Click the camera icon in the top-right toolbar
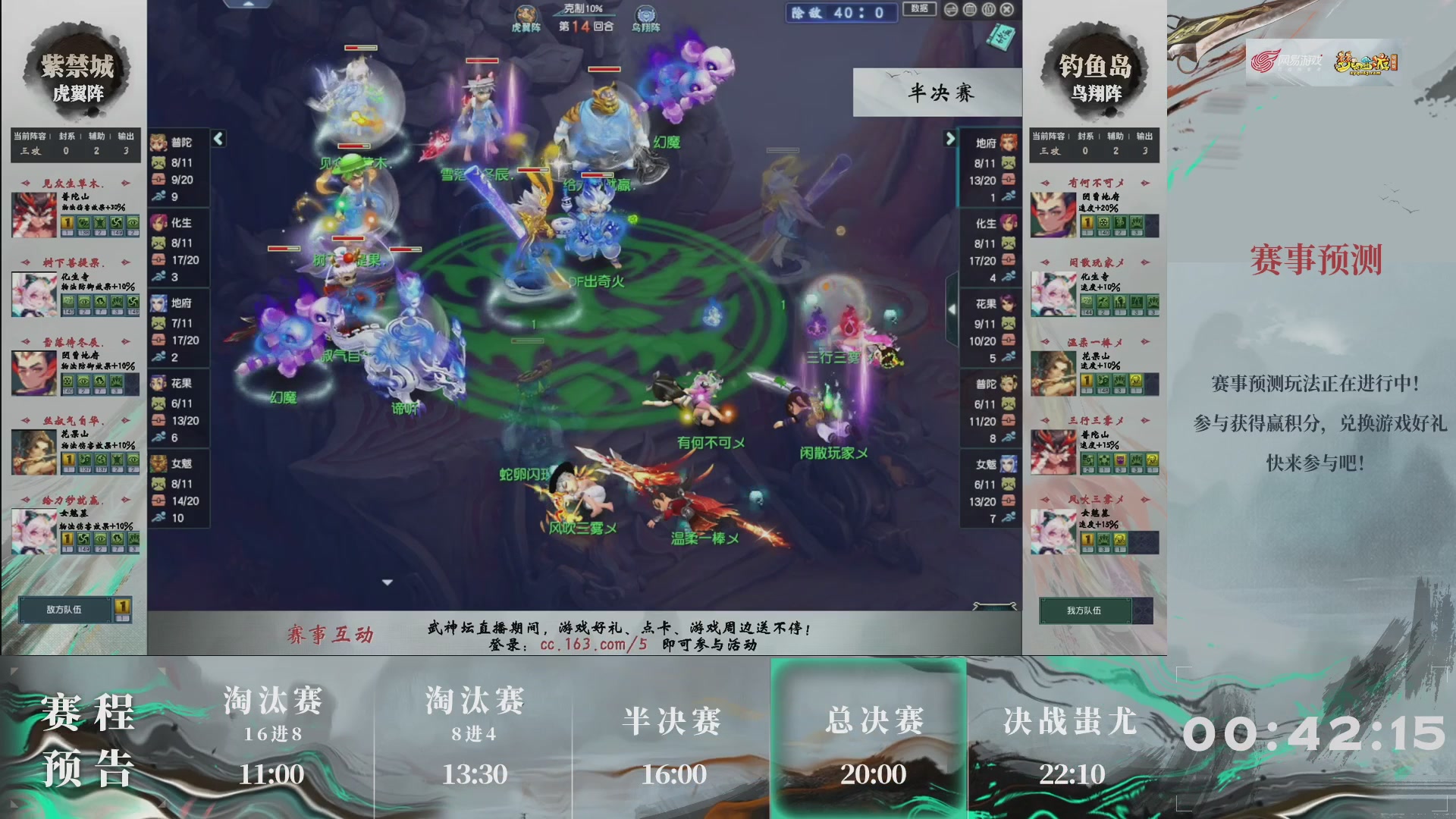This screenshot has width=1456, height=819. [x=988, y=9]
